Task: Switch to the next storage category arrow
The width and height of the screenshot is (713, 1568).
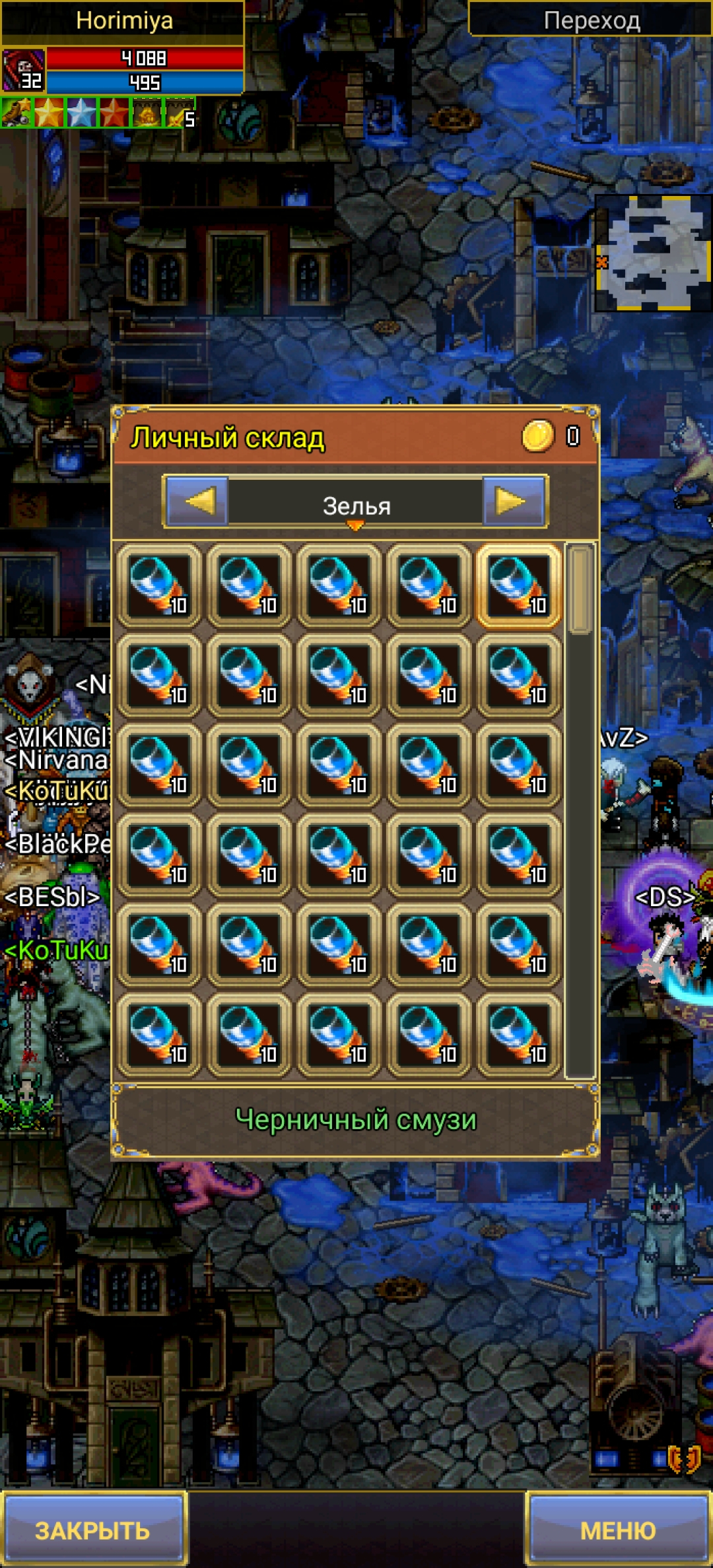Action: 514,502
